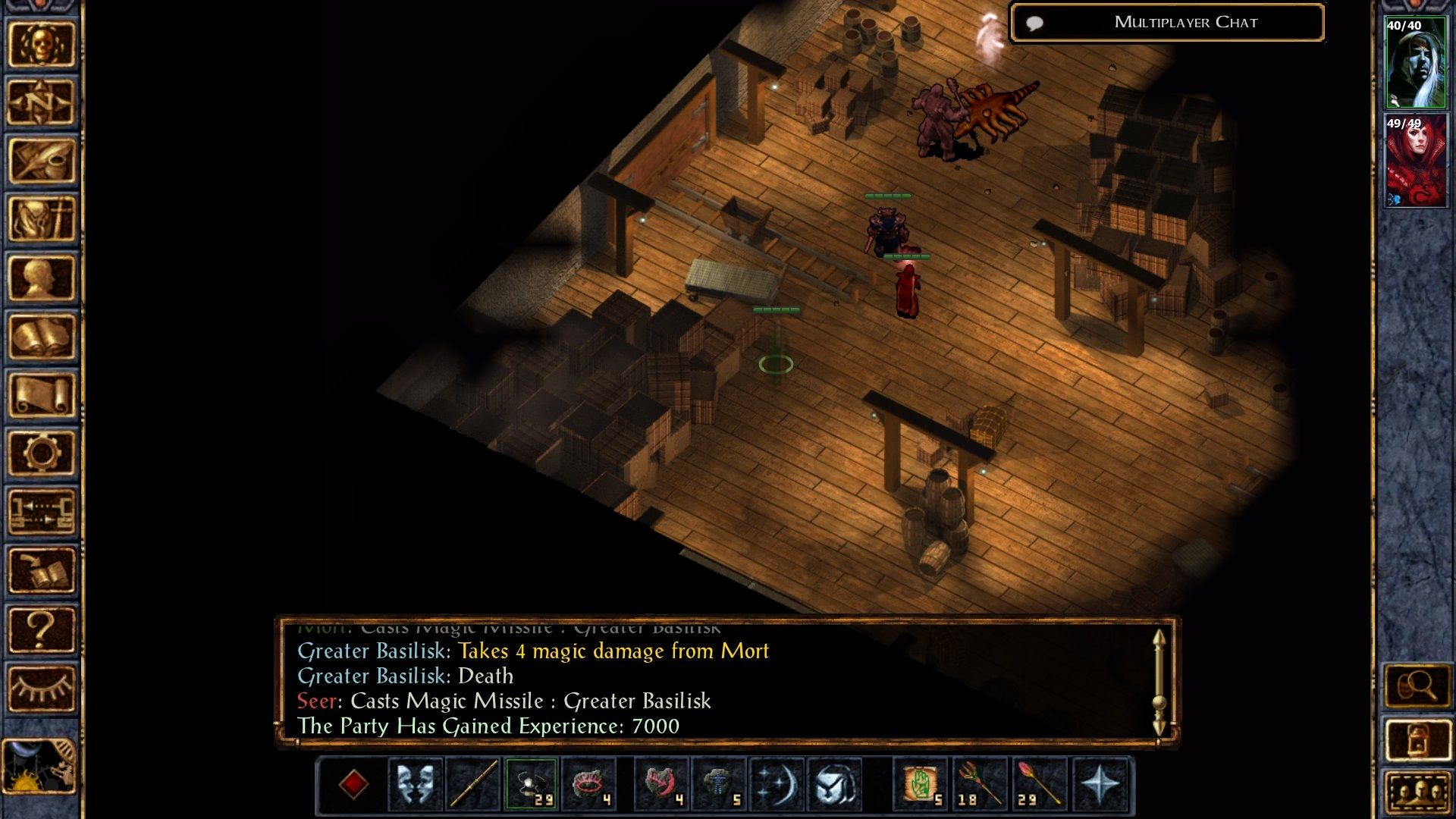Open the cast spell stars-and-moon button
1456x819 pixels.
point(777,784)
